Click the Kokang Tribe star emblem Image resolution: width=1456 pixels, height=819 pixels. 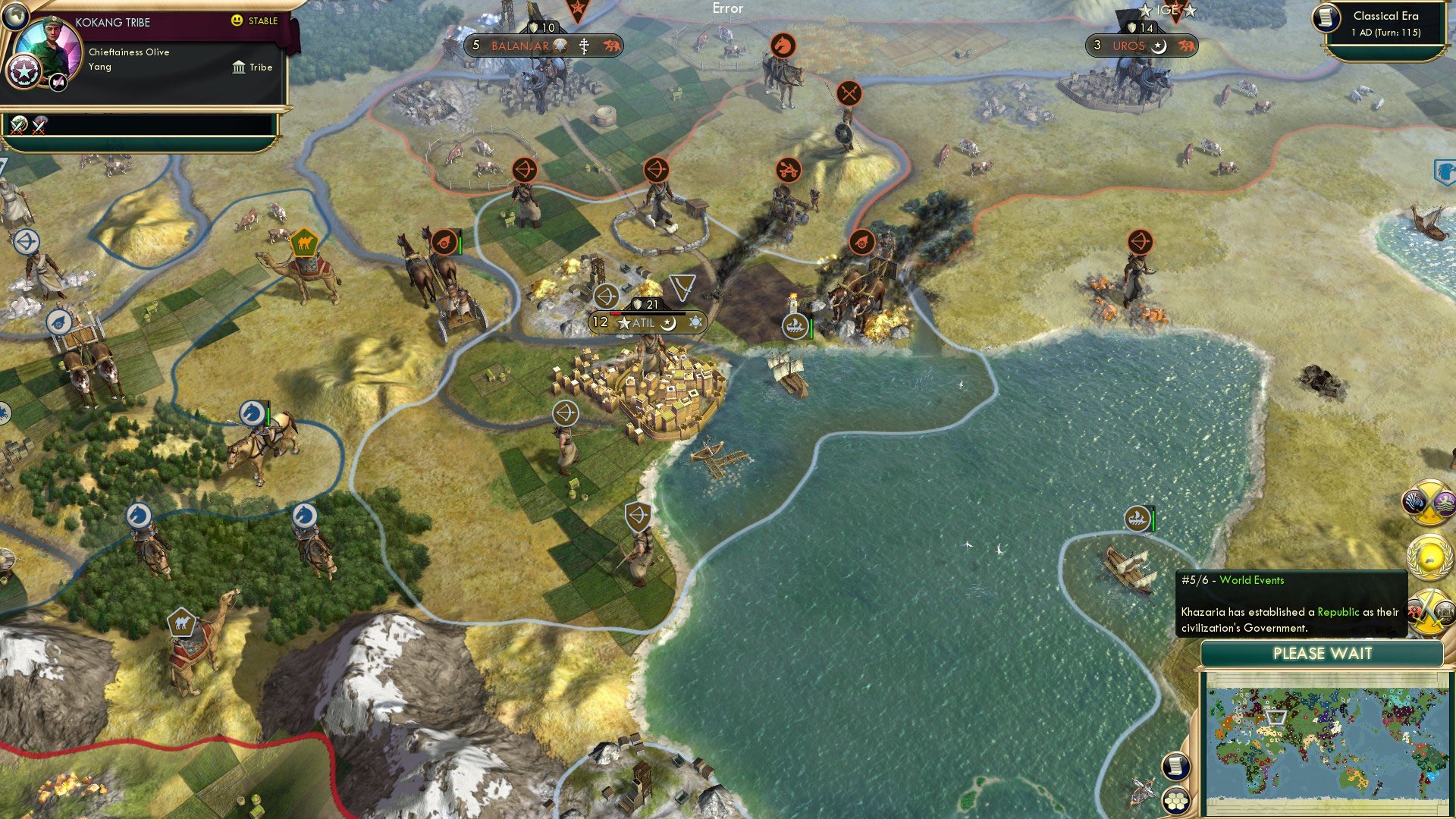click(x=25, y=72)
